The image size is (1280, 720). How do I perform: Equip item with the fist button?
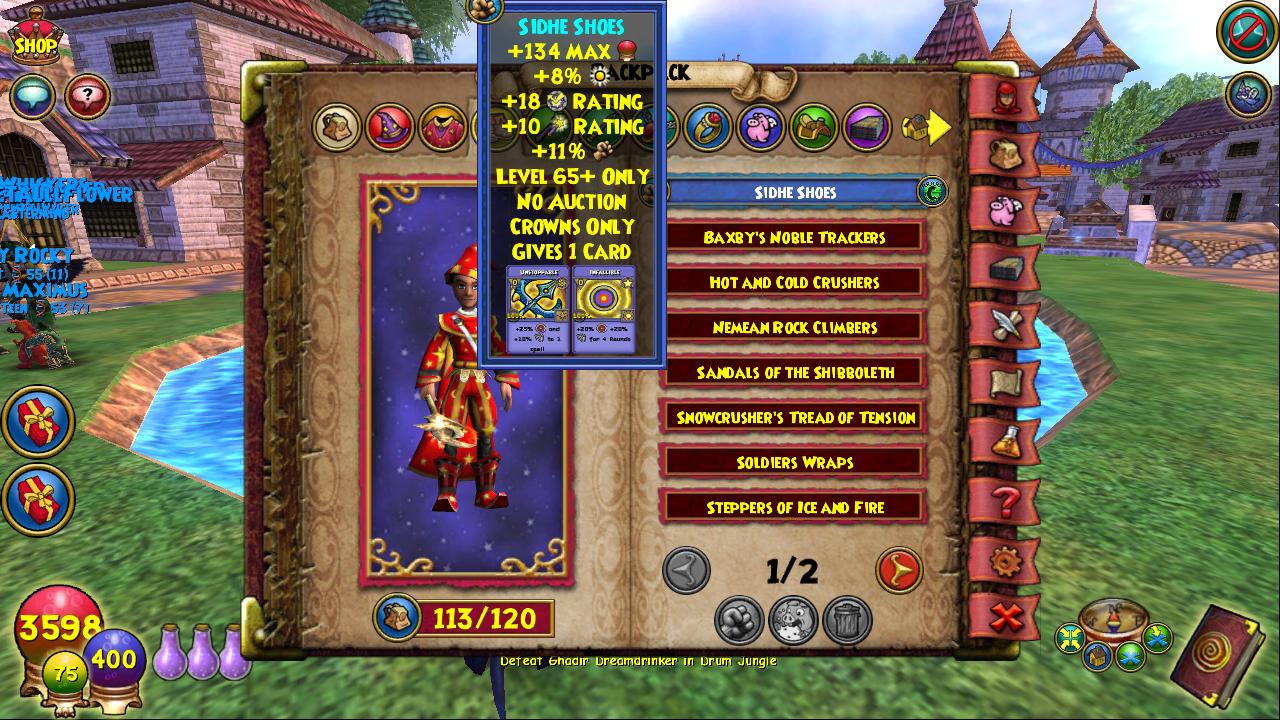739,621
